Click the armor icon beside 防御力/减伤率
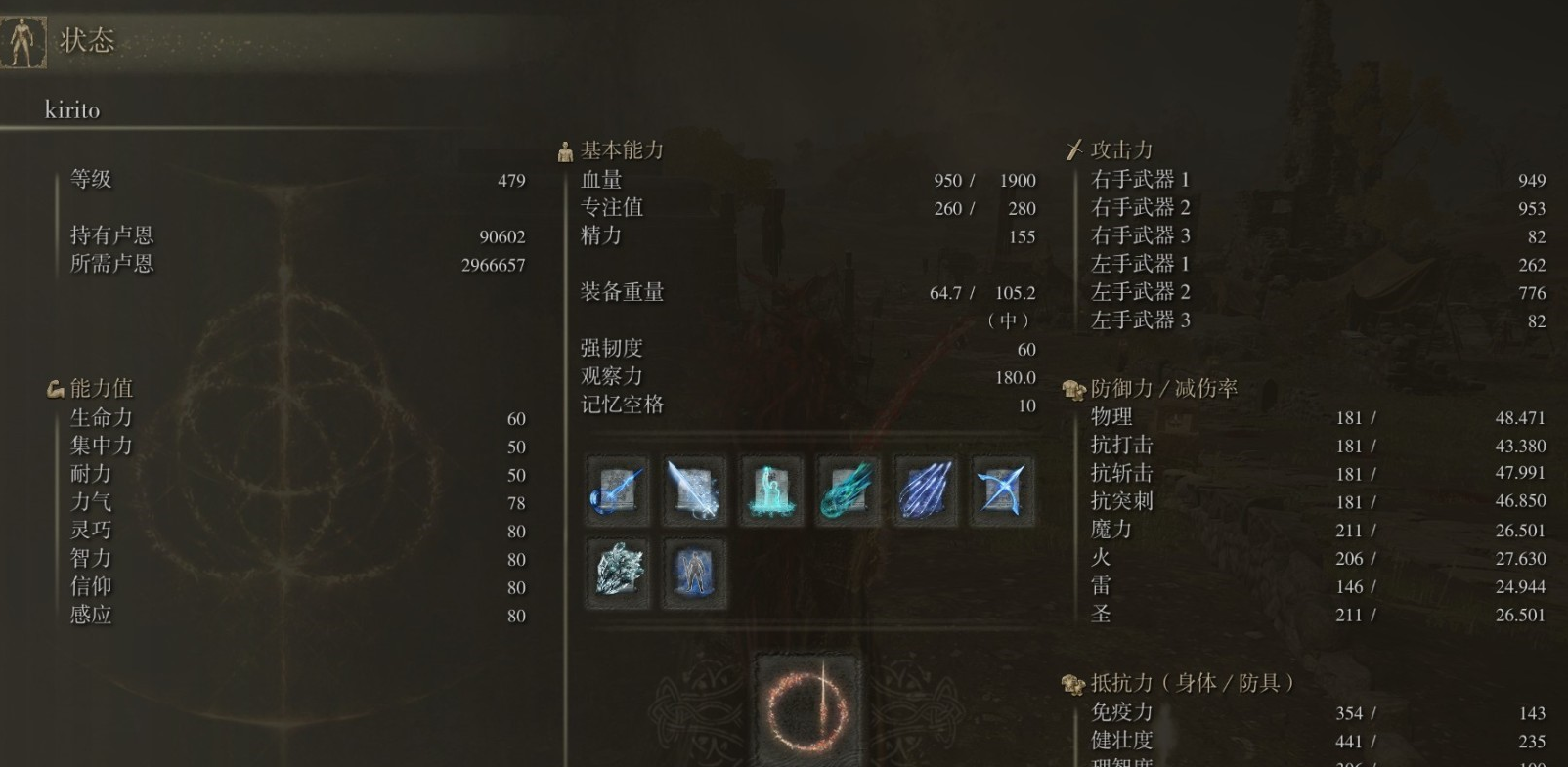Screen dimensions: 1568x767 tap(1073, 387)
